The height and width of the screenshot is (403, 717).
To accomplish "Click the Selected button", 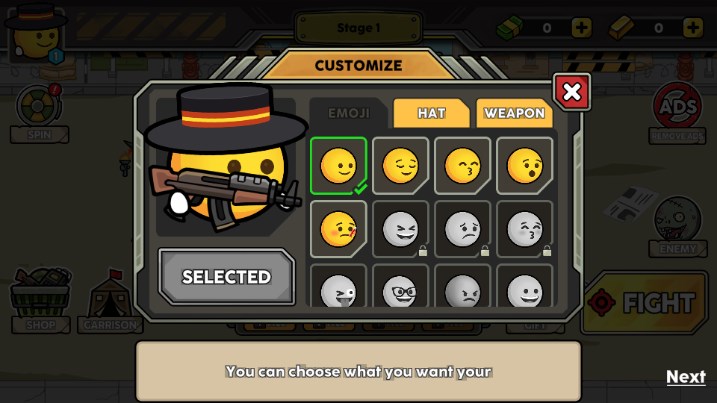I will point(226,276).
